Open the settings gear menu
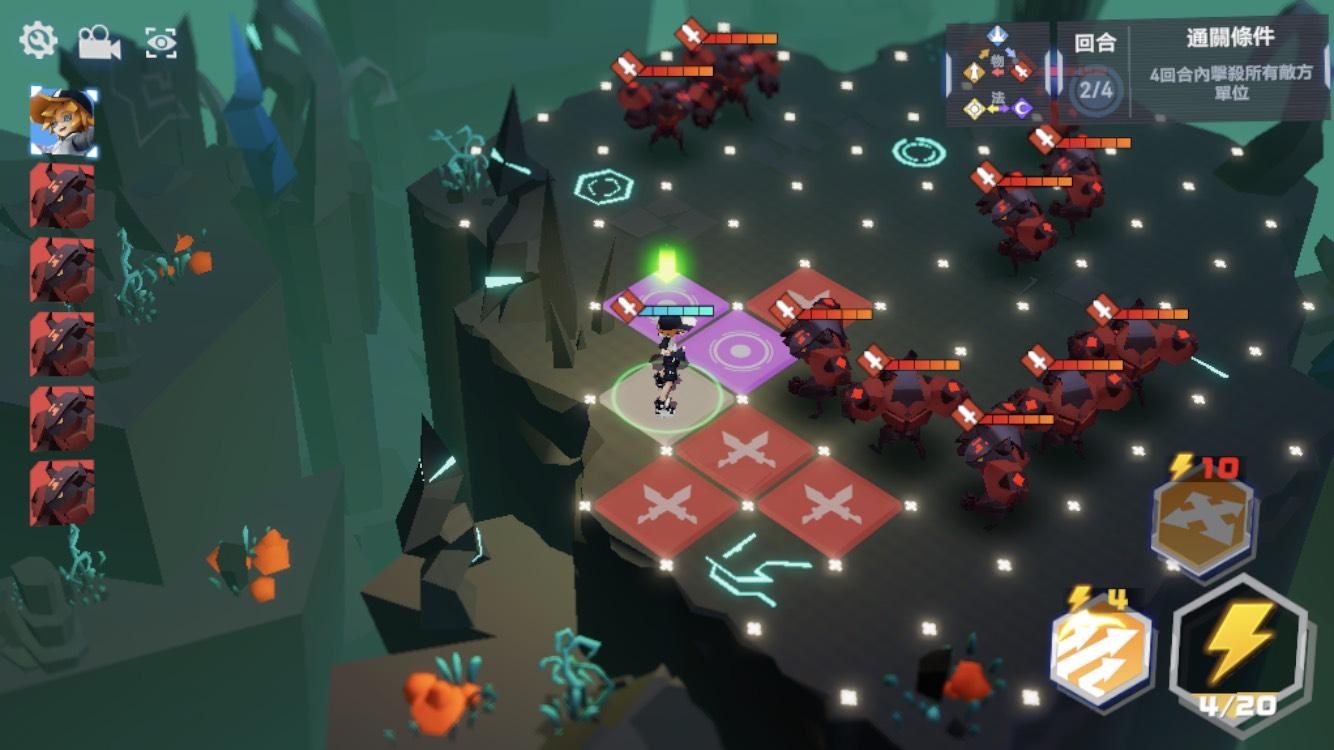 coord(38,41)
